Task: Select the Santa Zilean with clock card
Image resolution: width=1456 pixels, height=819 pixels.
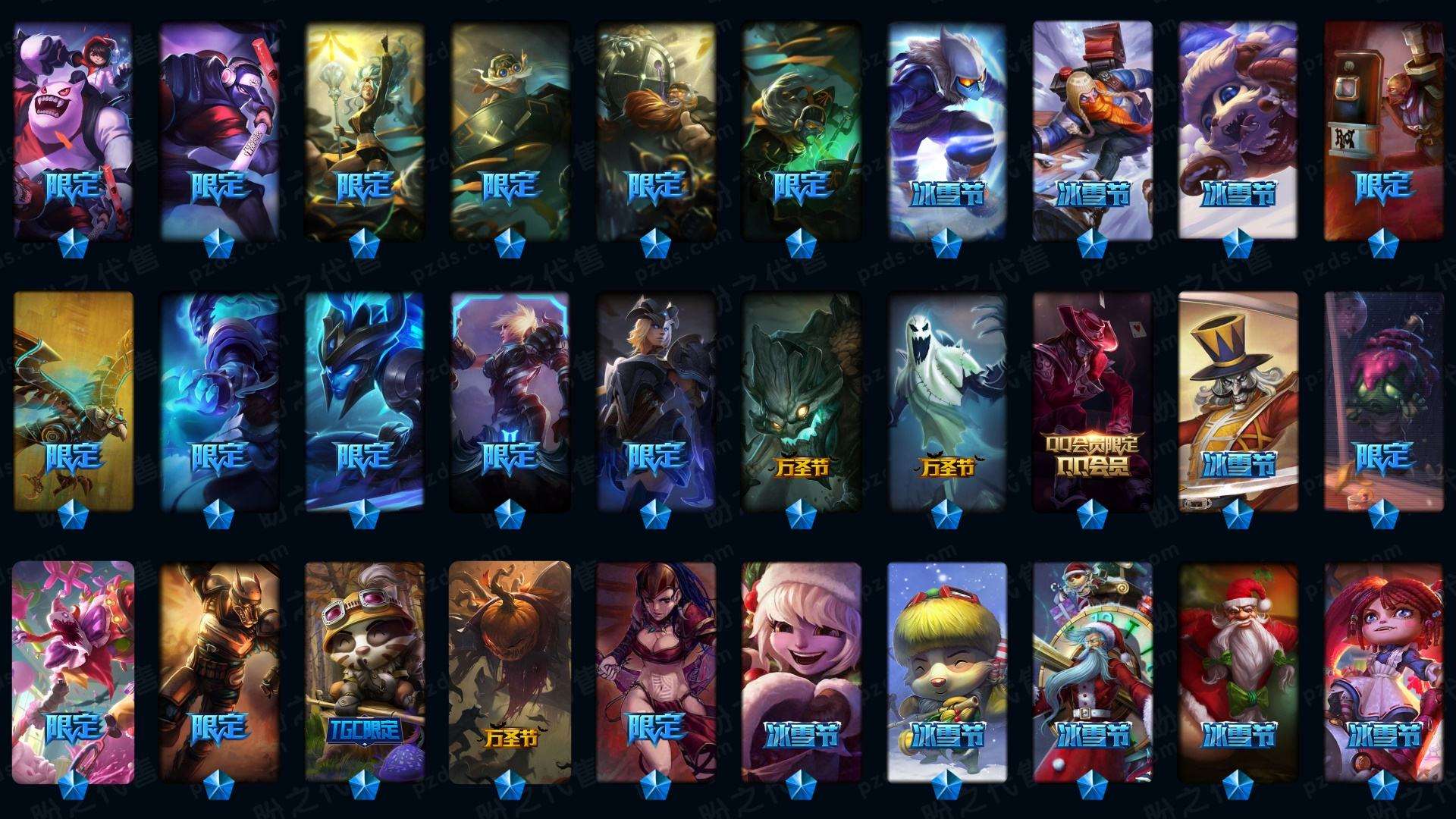Action: click(1092, 671)
